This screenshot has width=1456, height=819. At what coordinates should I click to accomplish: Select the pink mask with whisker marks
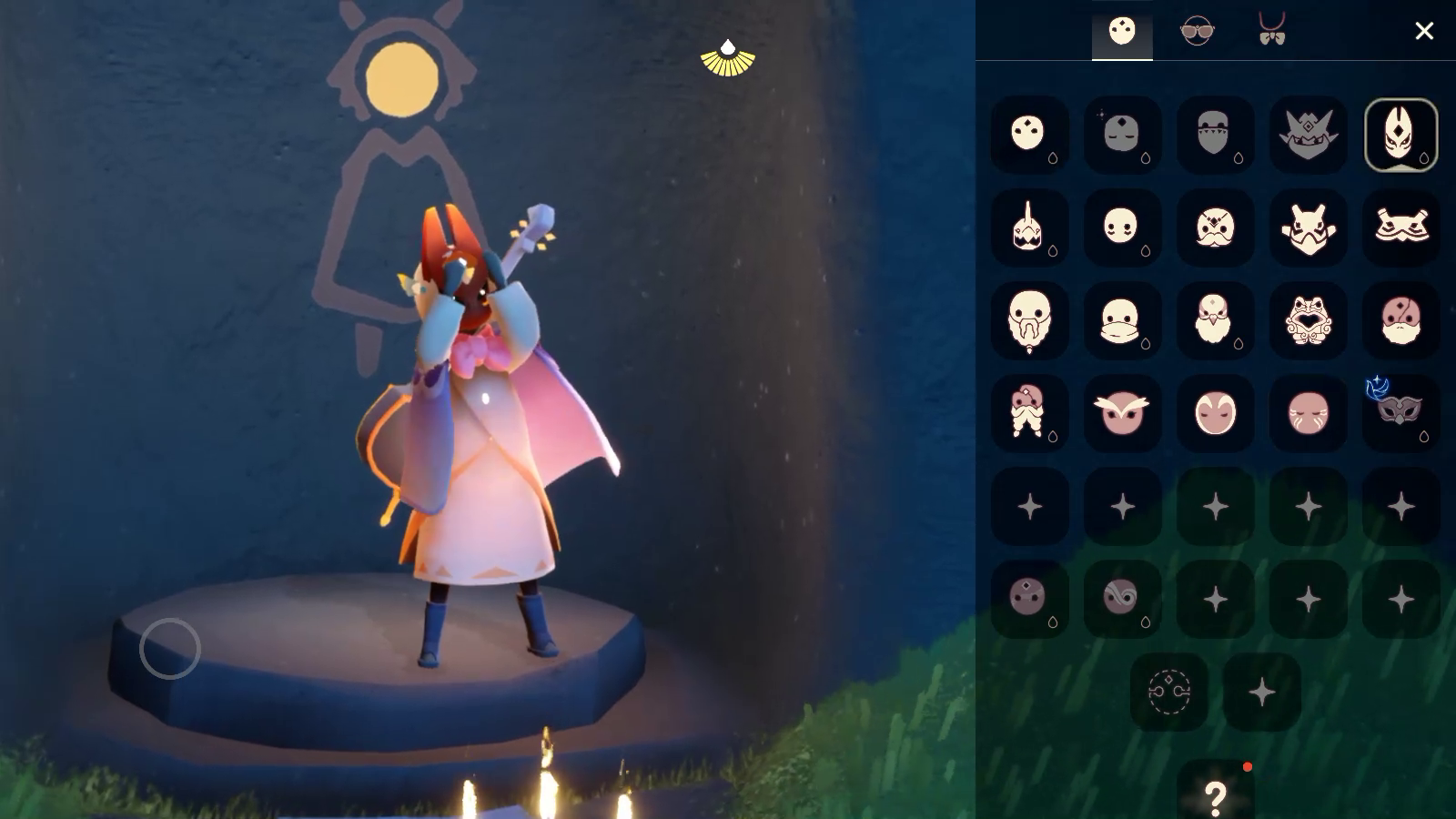coord(1308,412)
